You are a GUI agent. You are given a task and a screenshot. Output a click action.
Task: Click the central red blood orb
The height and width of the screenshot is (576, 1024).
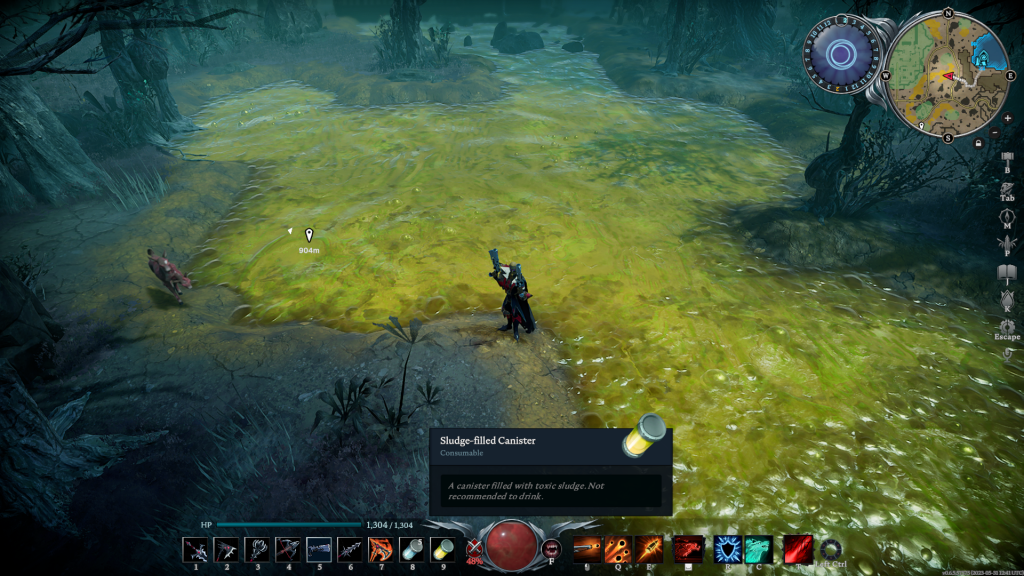[511, 546]
